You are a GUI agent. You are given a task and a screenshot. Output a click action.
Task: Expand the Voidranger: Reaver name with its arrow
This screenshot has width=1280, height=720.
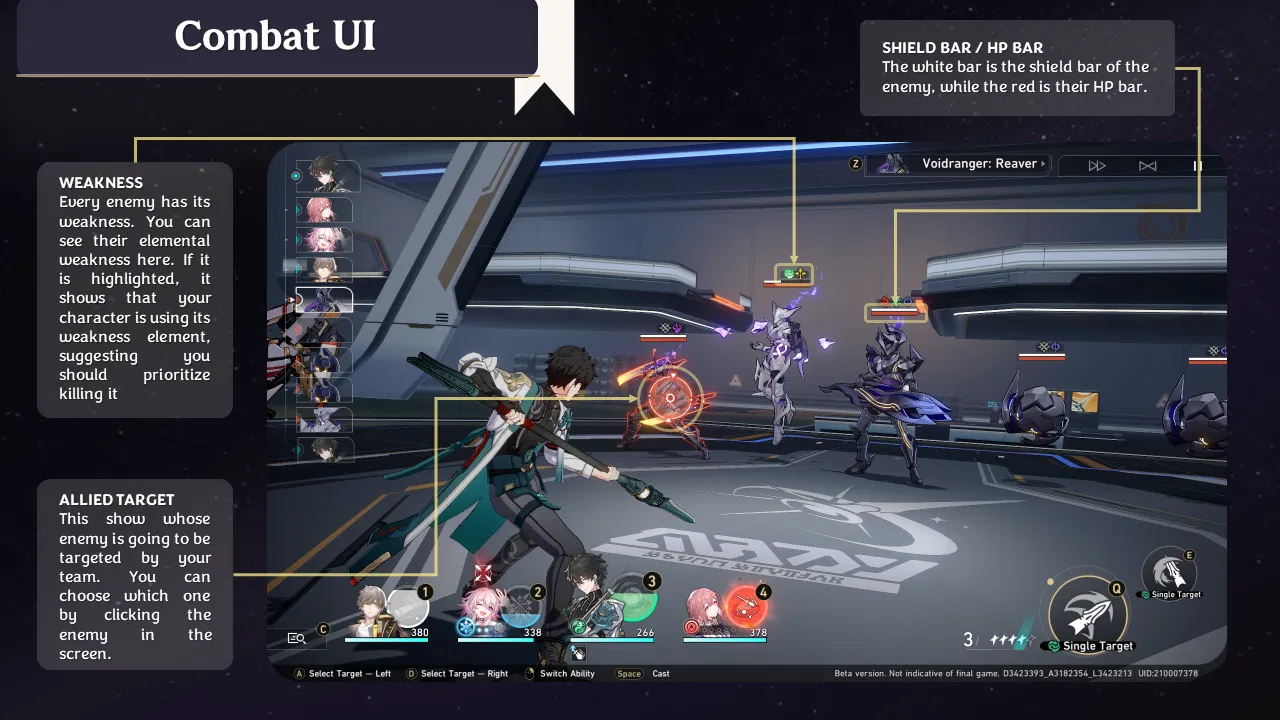[1042, 164]
